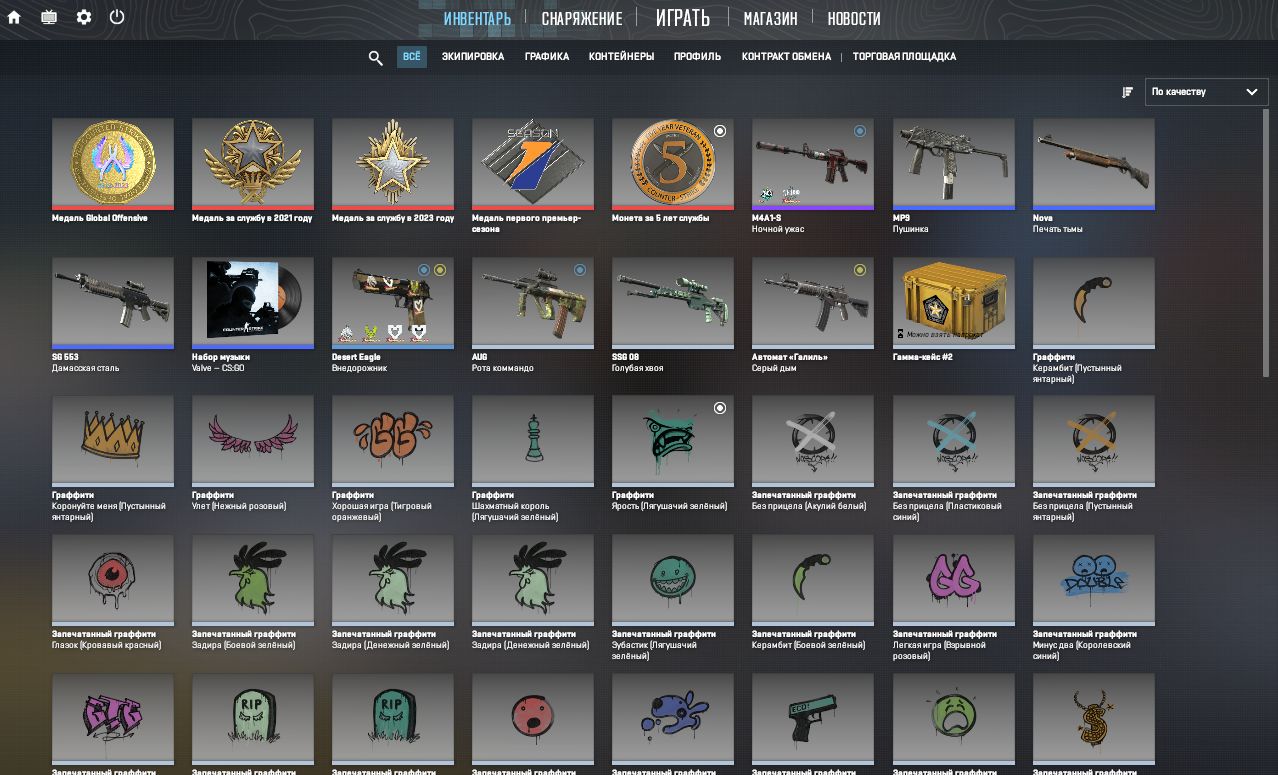Open the По качеству sort dropdown

(1205, 92)
